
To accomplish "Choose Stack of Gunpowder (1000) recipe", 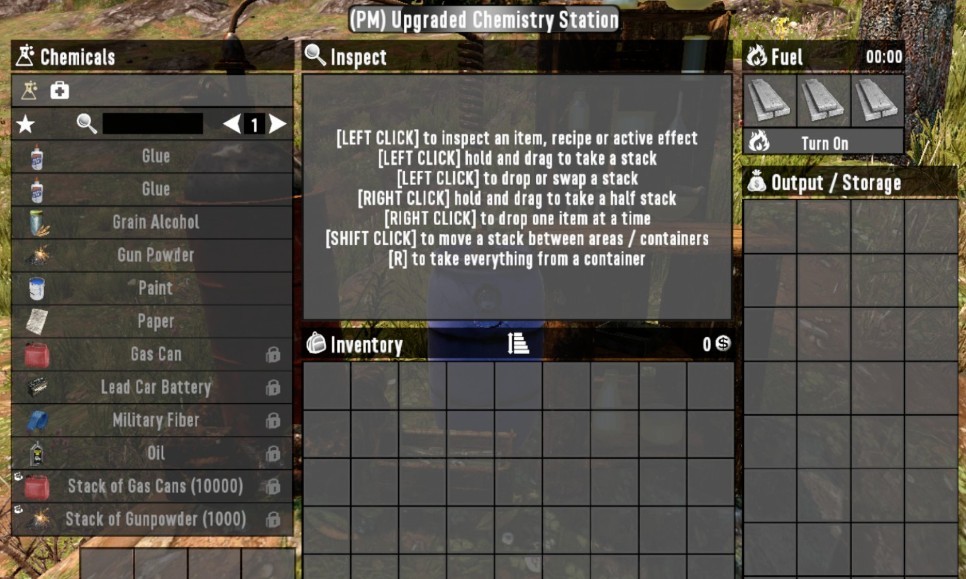I will point(155,519).
